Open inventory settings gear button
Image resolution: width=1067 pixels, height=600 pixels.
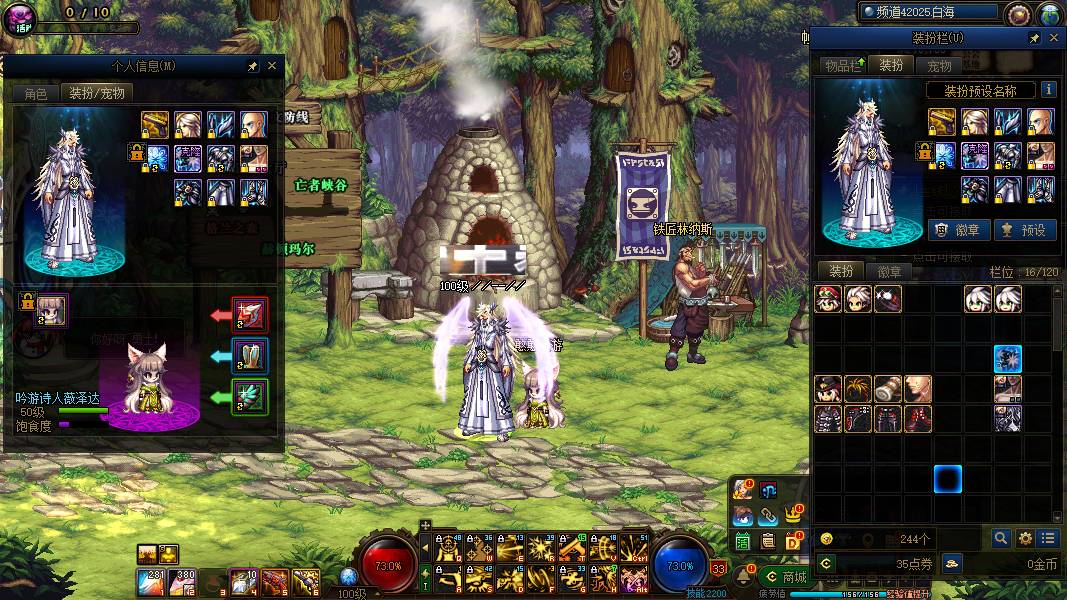point(1024,538)
